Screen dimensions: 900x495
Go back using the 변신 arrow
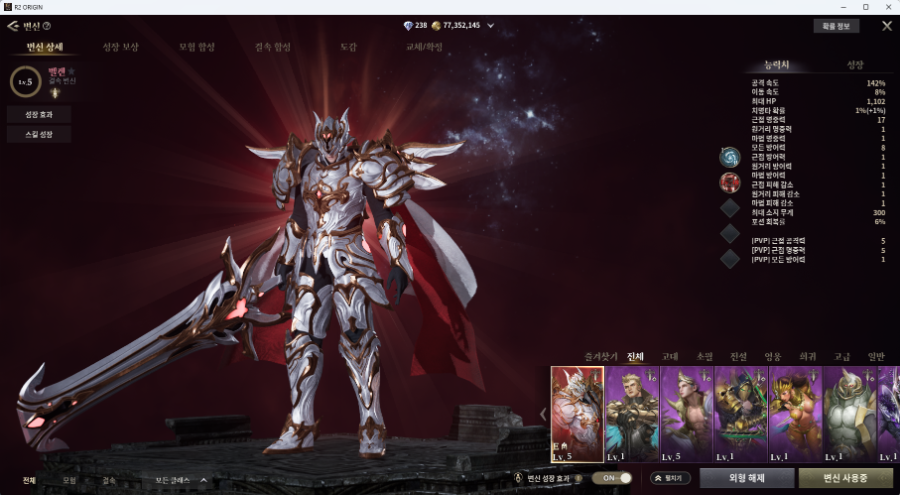click(x=13, y=26)
